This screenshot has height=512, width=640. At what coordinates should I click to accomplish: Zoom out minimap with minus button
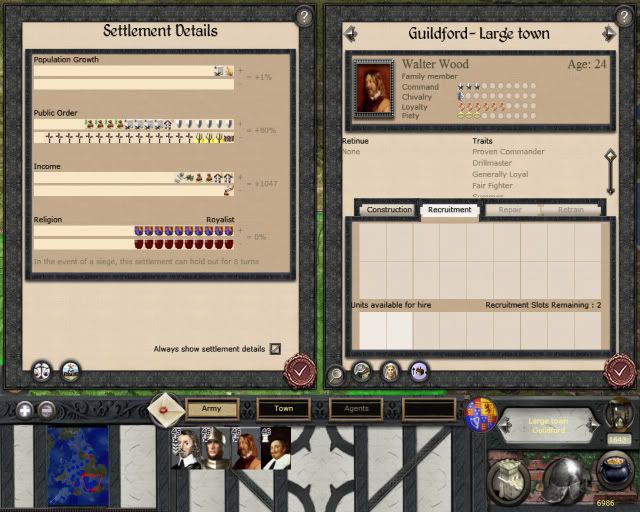tap(46, 410)
